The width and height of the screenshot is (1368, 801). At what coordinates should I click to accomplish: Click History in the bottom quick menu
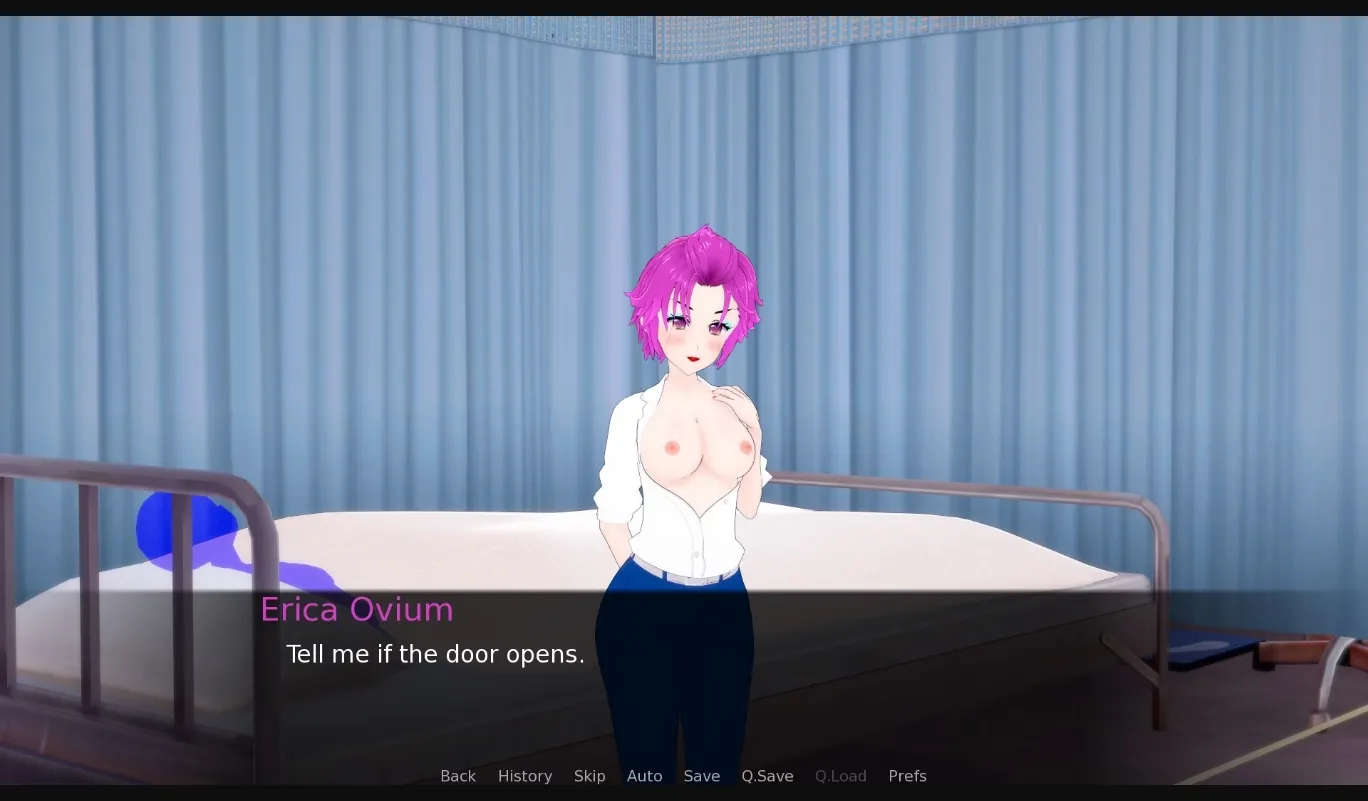(x=524, y=776)
